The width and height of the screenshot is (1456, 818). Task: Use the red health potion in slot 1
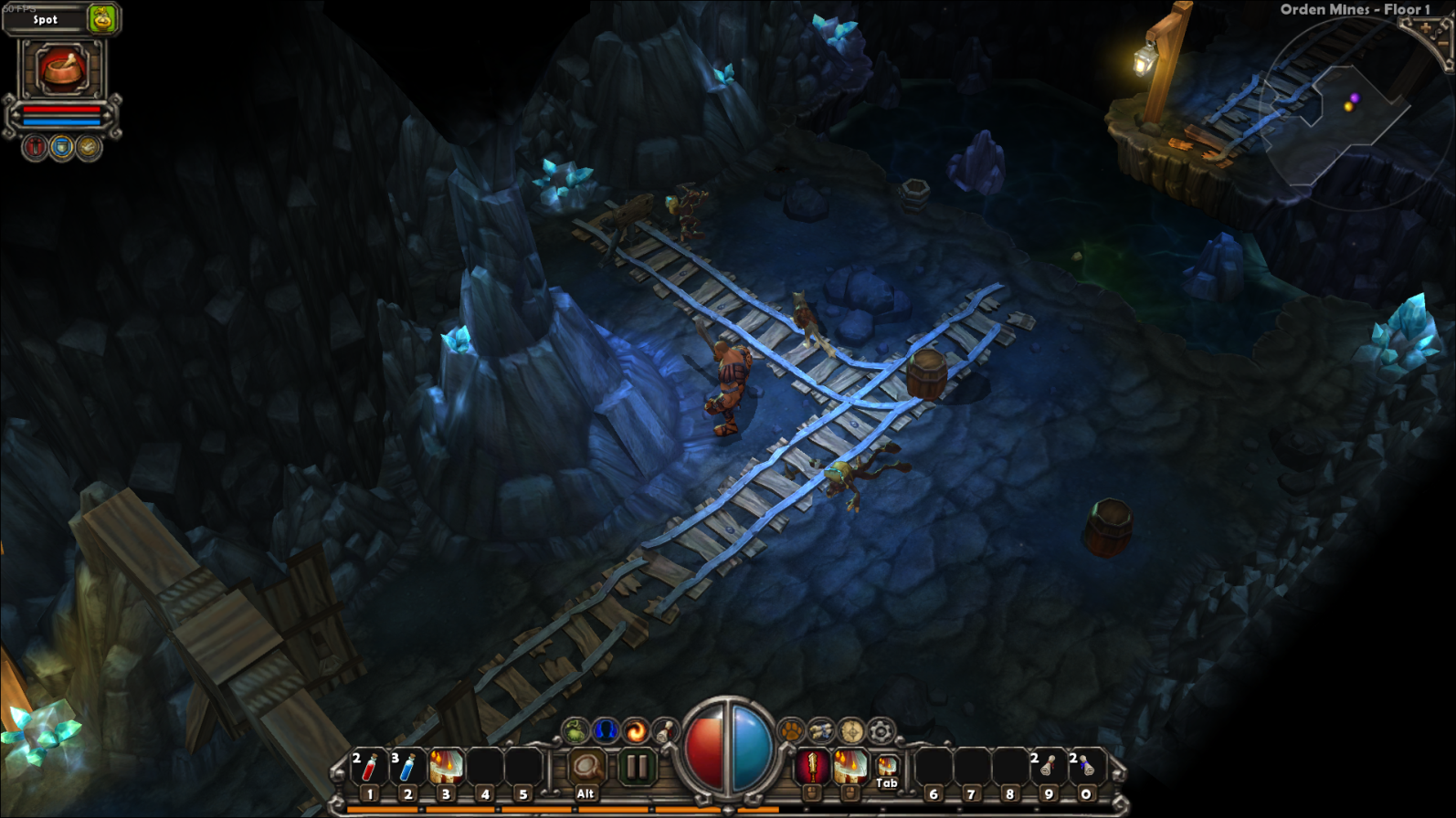(369, 769)
